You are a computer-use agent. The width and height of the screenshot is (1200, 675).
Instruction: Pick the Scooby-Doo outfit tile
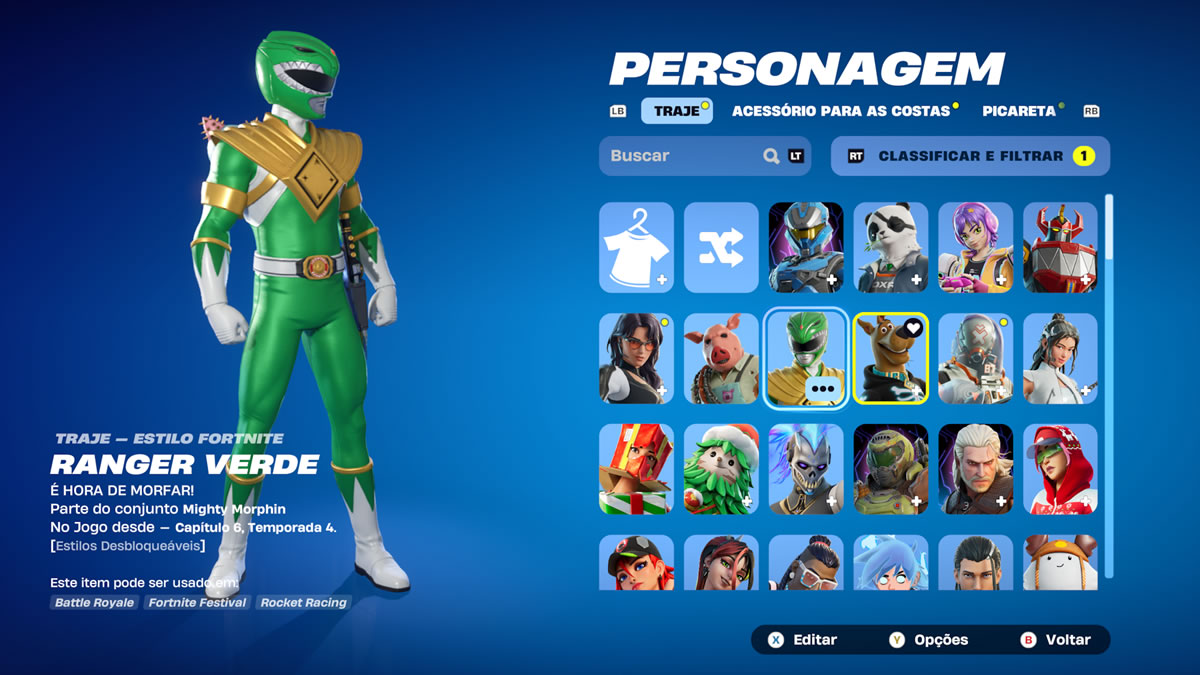pyautogui.click(x=891, y=358)
